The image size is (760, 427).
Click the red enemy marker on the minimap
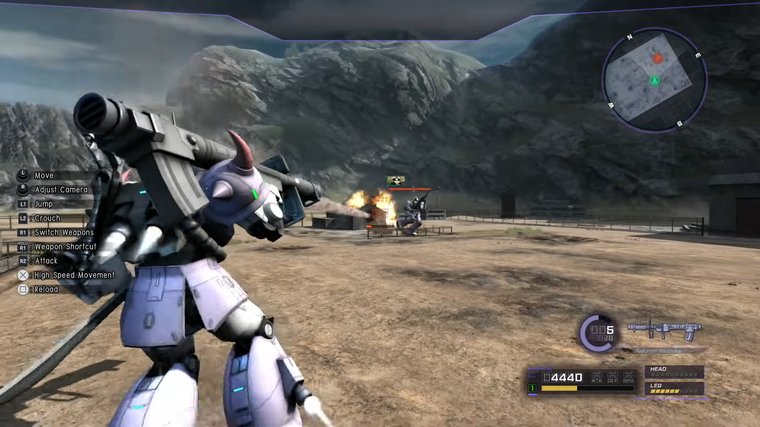pyautogui.click(x=658, y=59)
